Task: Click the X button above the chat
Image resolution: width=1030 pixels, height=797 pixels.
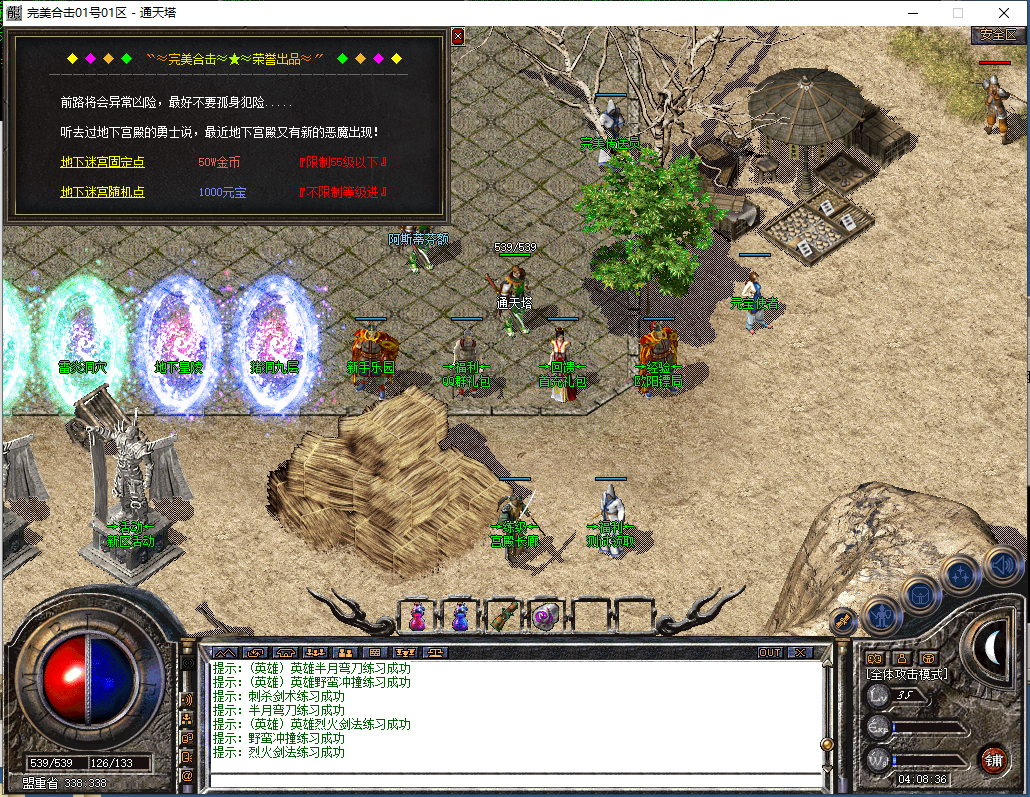Action: (799, 653)
